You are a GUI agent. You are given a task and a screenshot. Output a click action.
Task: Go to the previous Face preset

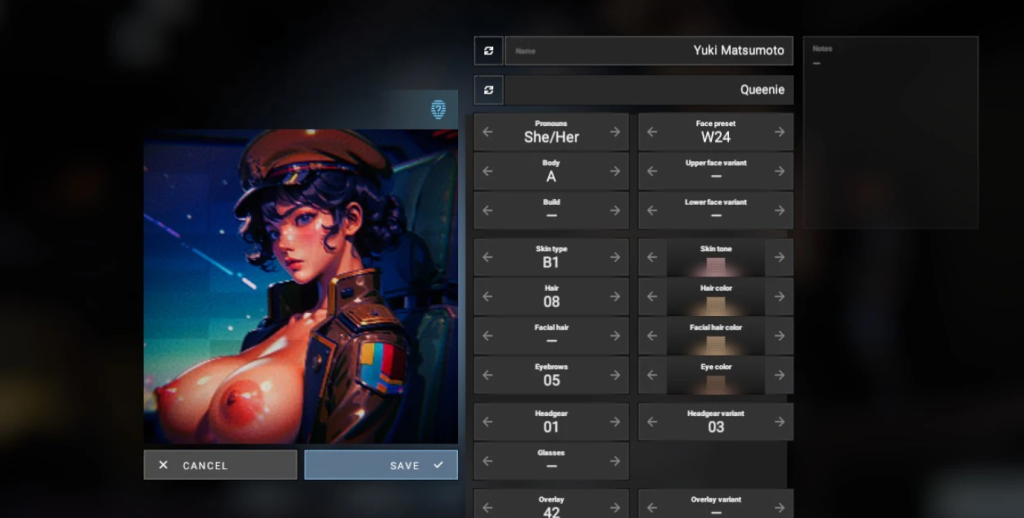(x=652, y=132)
